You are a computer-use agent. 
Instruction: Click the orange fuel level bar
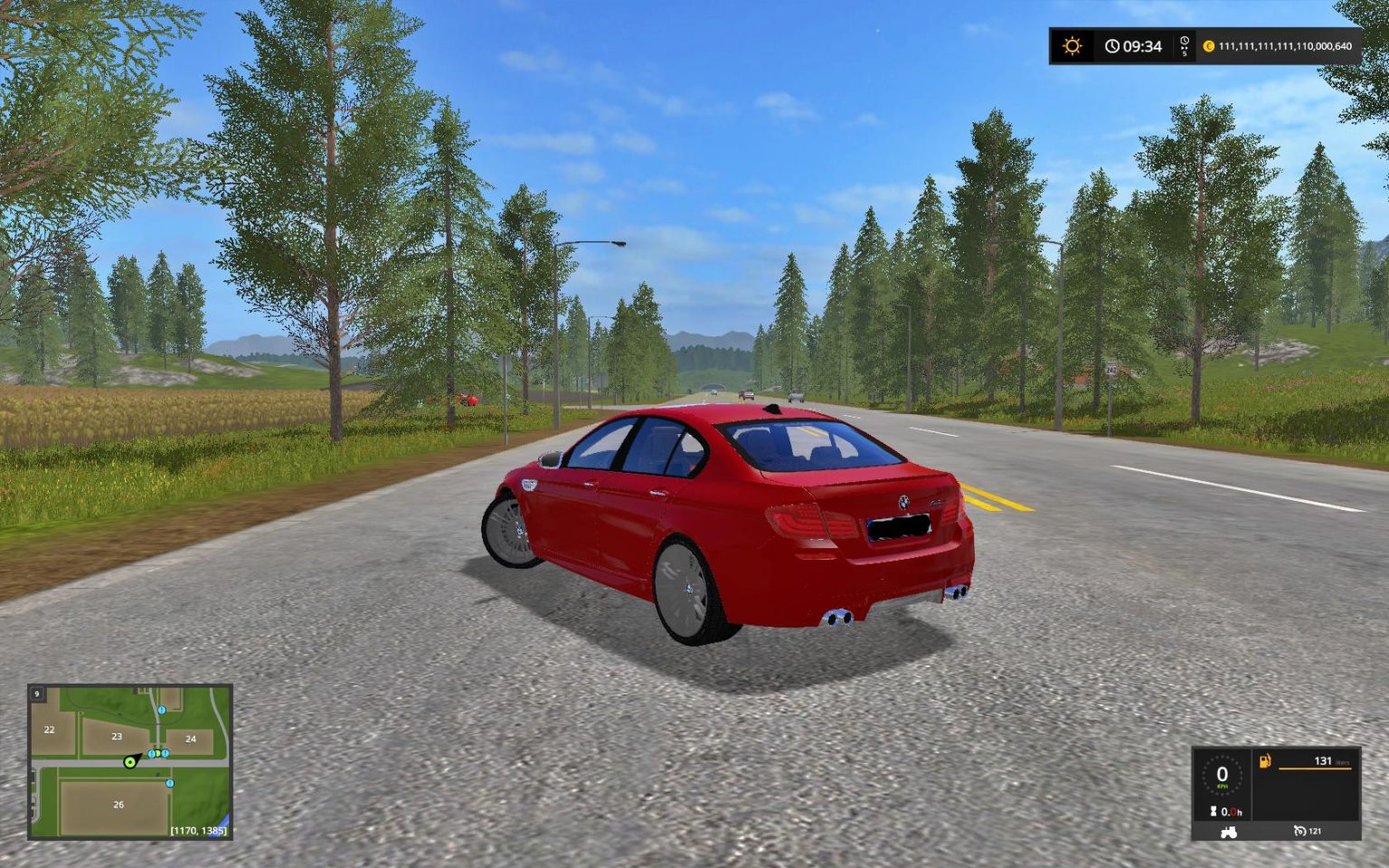pos(1316,769)
